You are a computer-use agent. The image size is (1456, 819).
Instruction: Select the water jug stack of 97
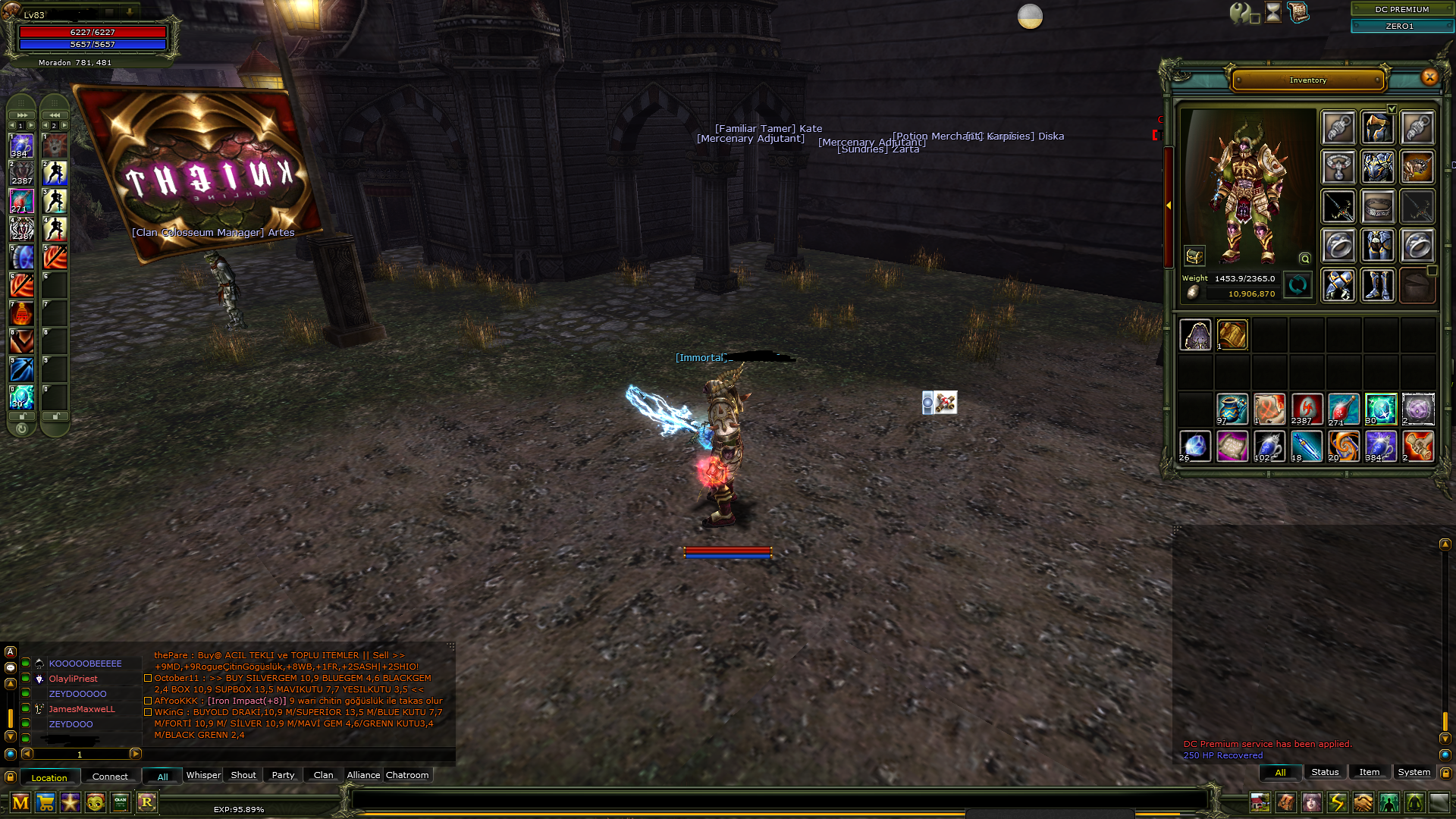click(1232, 409)
